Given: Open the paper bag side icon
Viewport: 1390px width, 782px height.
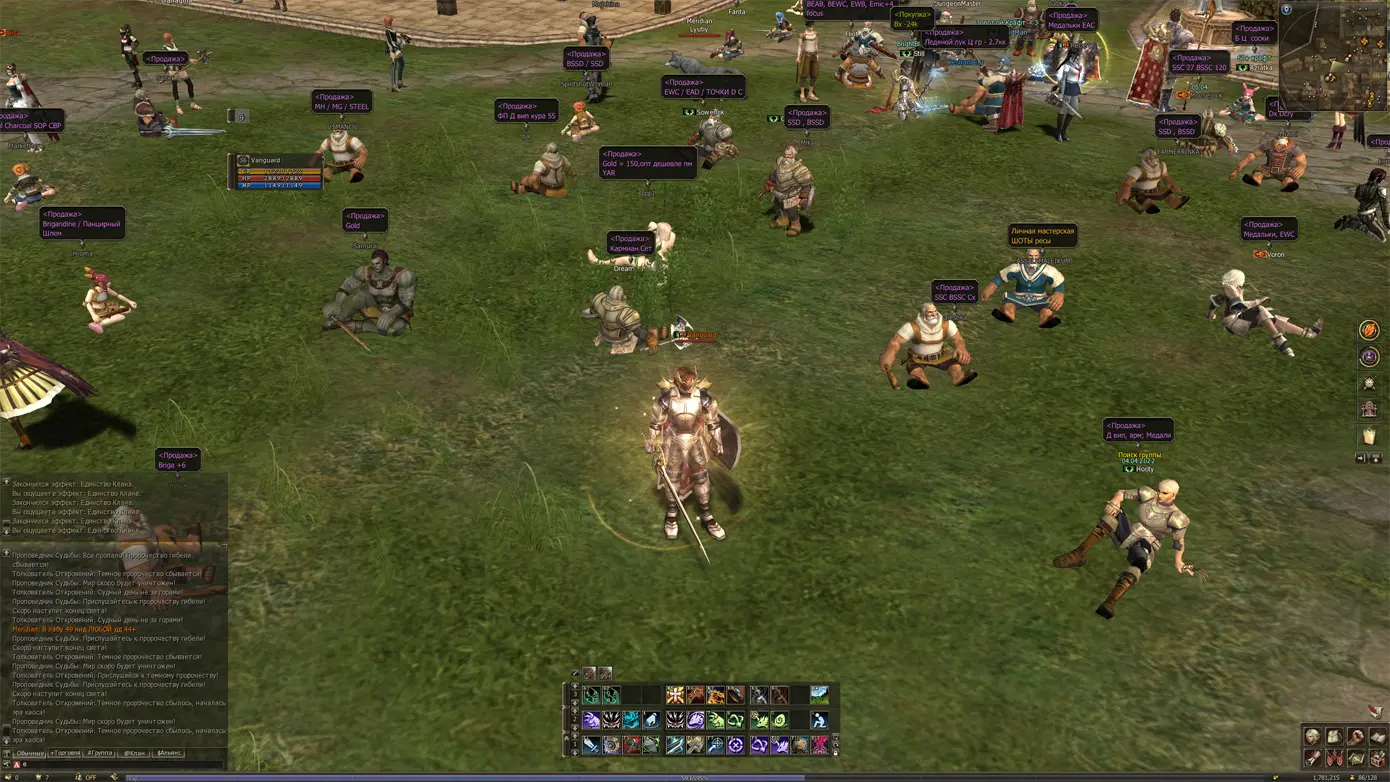Looking at the screenshot, I should pyautogui.click(x=1369, y=436).
